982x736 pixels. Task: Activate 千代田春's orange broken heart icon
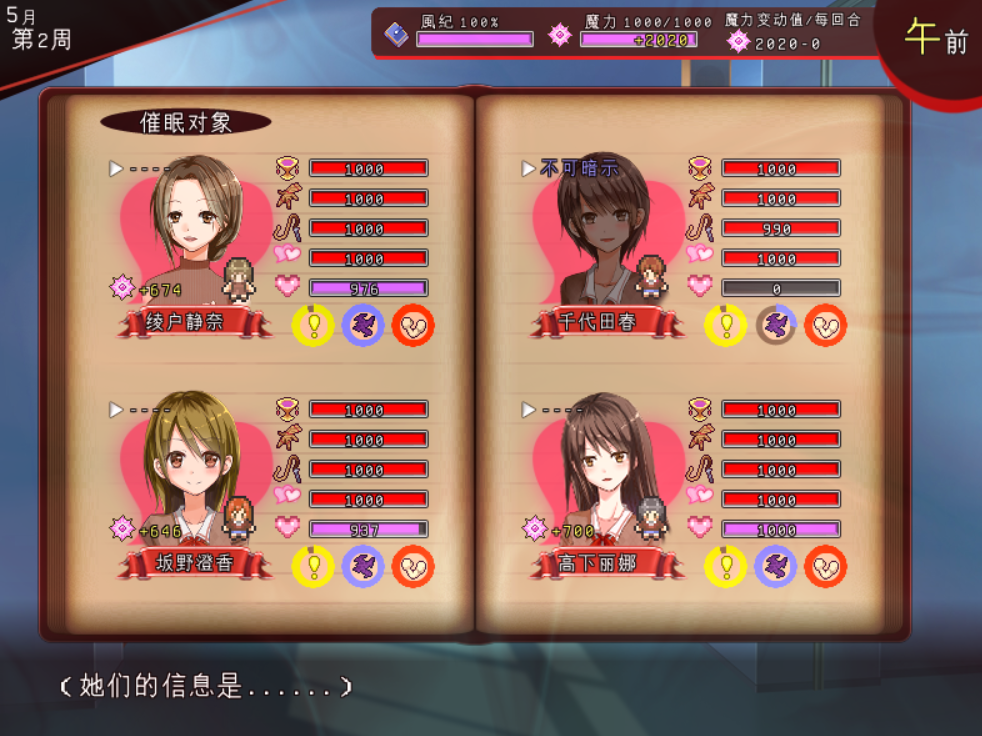[826, 326]
